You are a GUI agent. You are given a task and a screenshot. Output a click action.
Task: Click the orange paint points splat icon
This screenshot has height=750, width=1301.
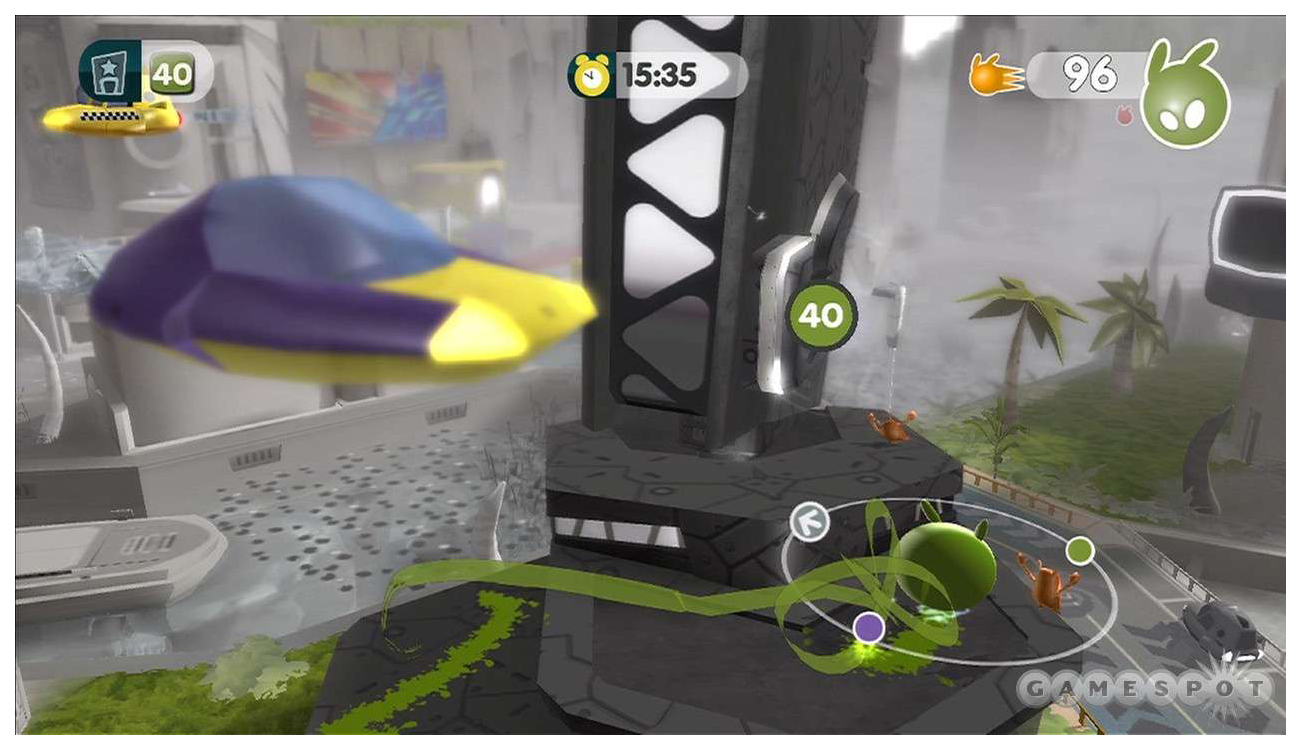995,75
